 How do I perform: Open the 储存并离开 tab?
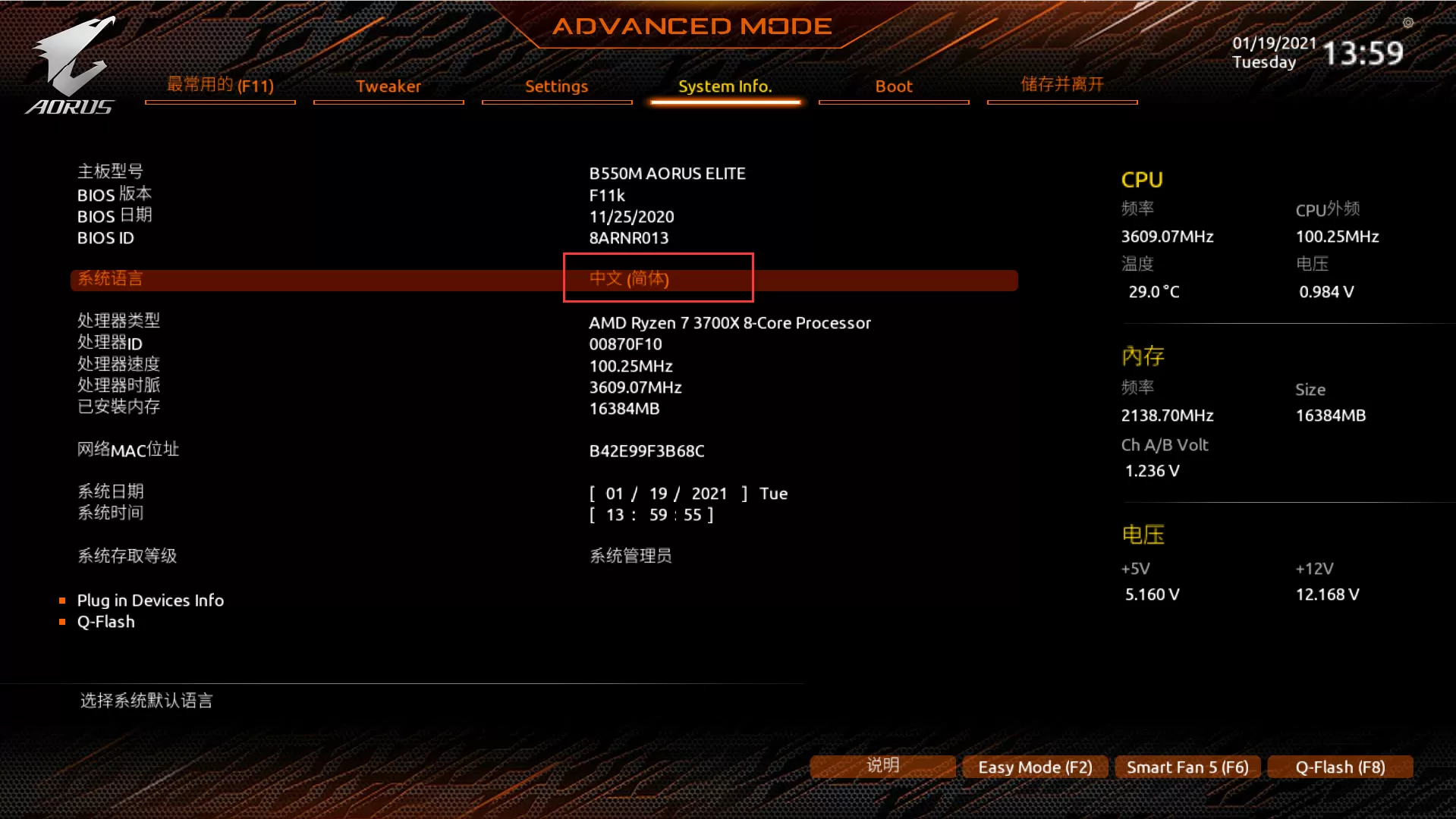point(1061,85)
